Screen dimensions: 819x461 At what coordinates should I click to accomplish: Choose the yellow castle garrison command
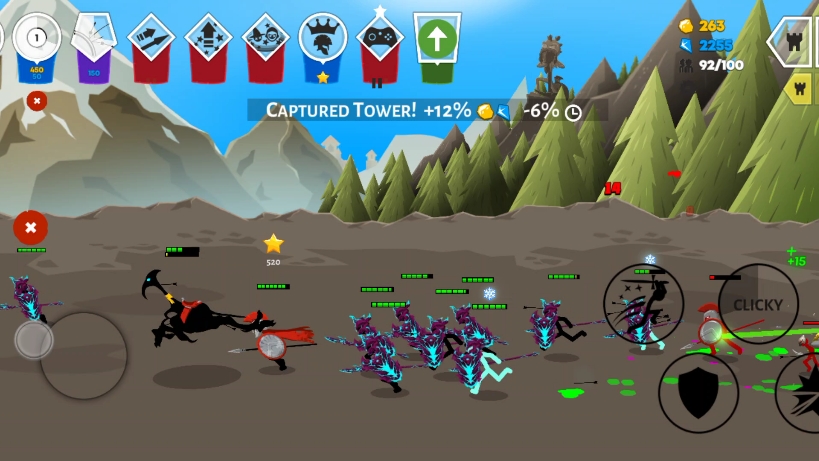(x=799, y=89)
